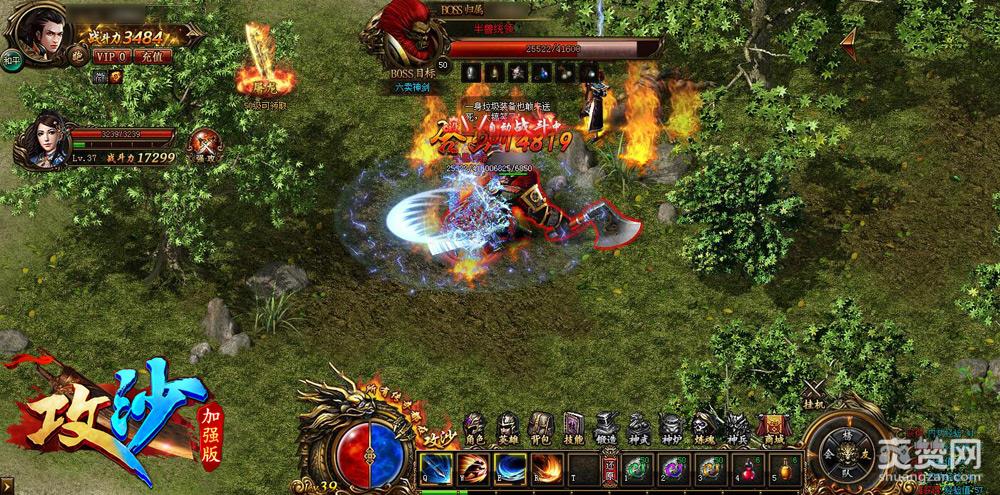Open the 技能 skills book
The height and width of the screenshot is (495, 1000).
(x=573, y=428)
